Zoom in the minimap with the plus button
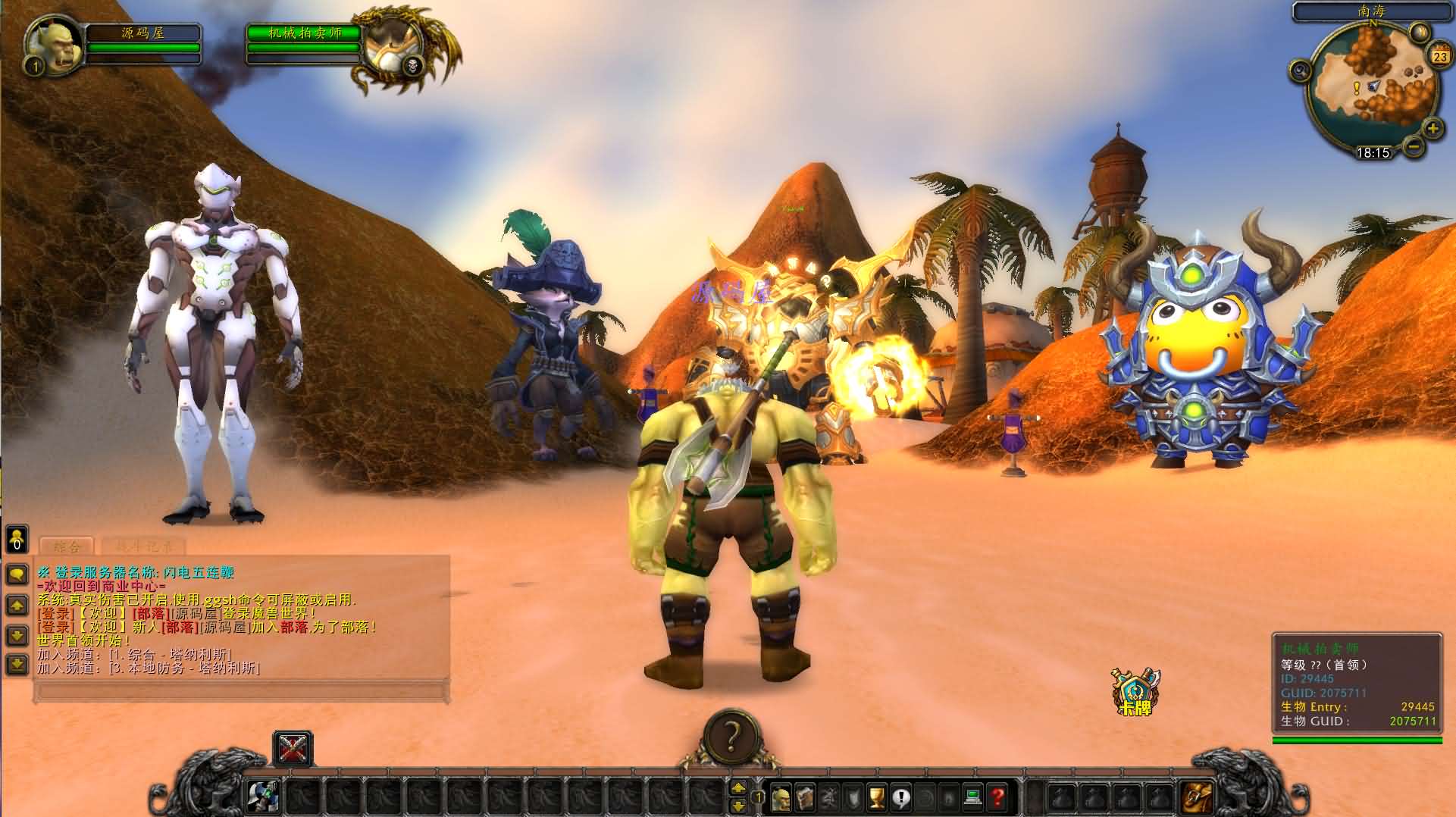 click(x=1433, y=129)
